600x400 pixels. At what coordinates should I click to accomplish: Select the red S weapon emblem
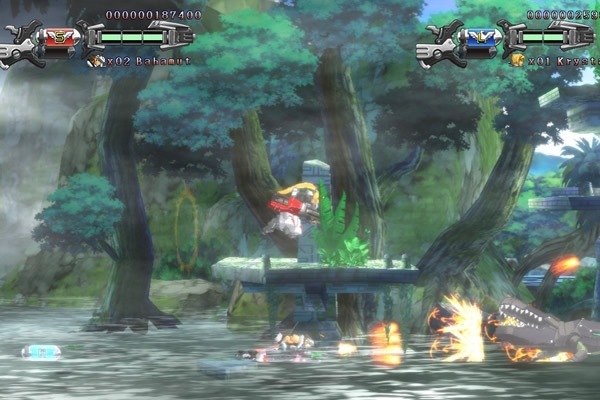58,38
